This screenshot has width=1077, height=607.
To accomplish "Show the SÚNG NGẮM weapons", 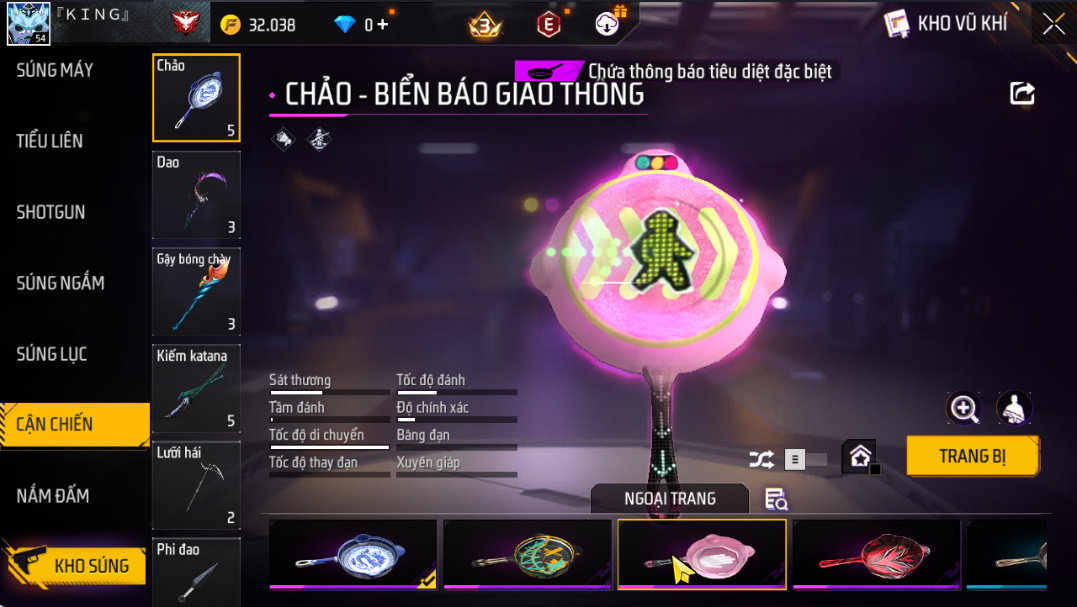I will pyautogui.click(x=60, y=283).
